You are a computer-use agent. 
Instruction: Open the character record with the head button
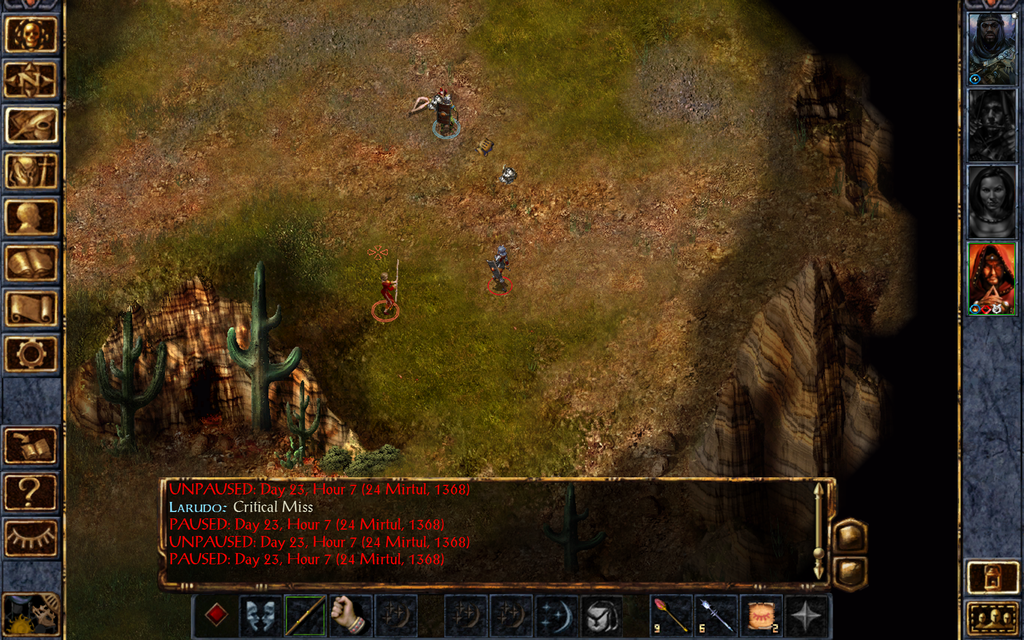(30, 217)
